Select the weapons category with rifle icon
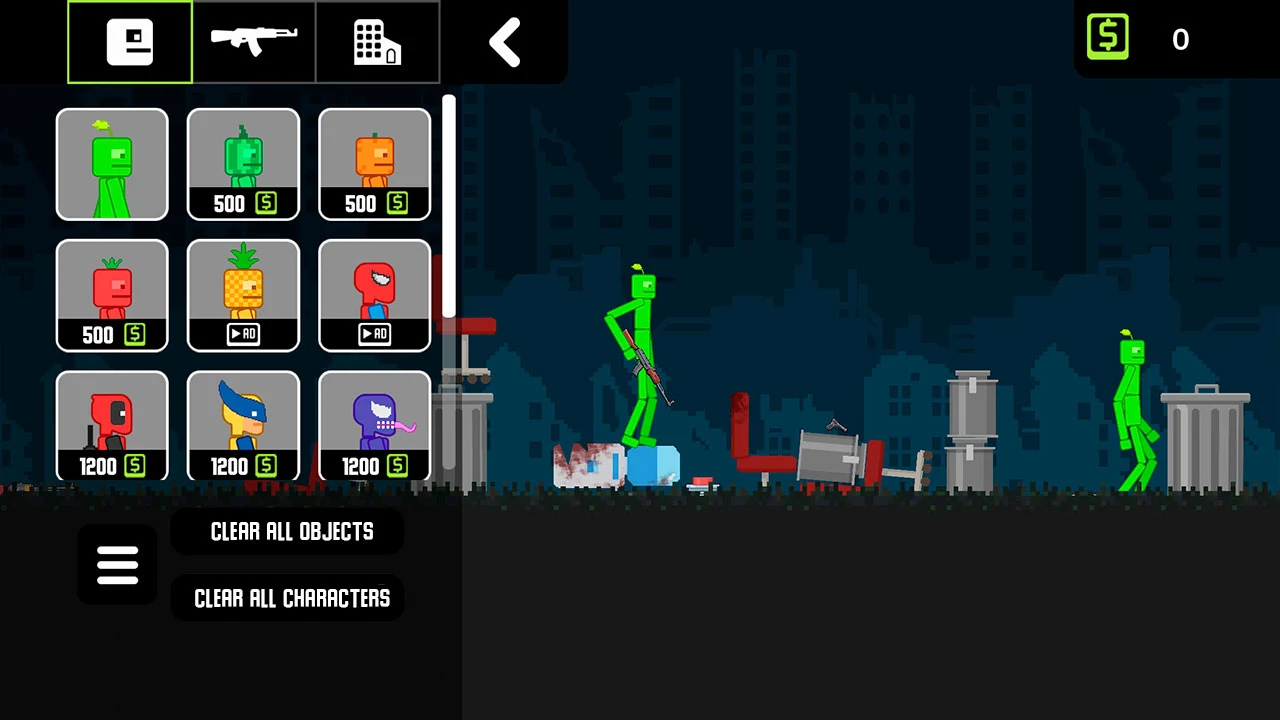 point(254,41)
